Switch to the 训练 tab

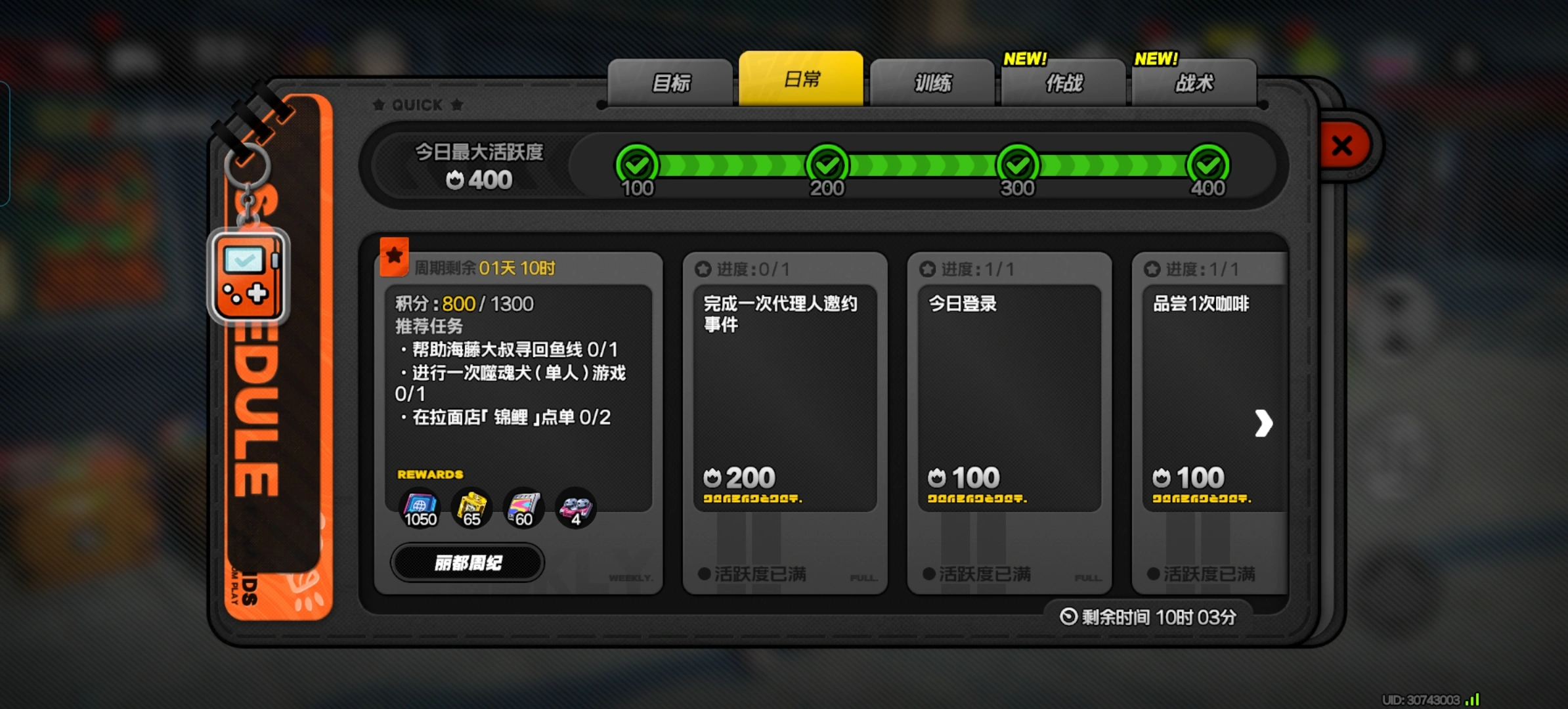(932, 82)
